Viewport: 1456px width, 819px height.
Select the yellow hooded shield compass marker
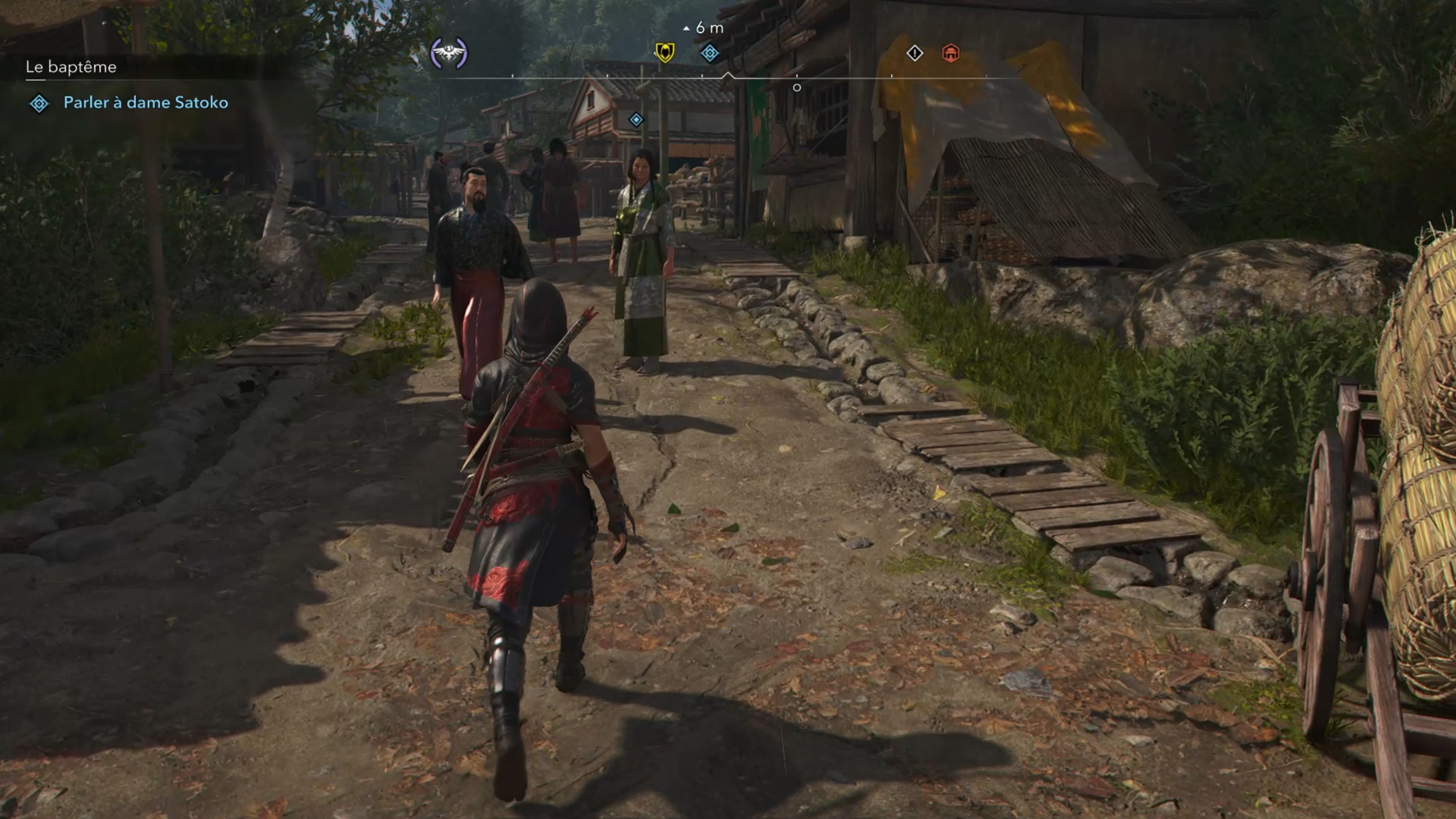(x=664, y=53)
